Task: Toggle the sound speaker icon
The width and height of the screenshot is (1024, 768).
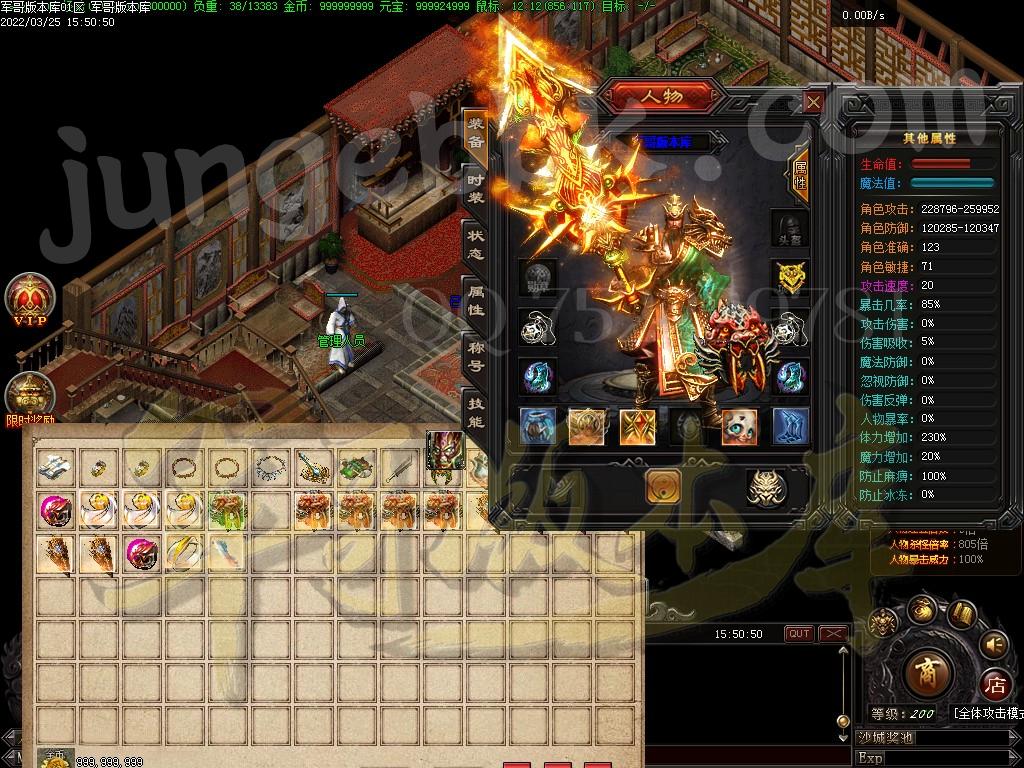Action: click(993, 644)
